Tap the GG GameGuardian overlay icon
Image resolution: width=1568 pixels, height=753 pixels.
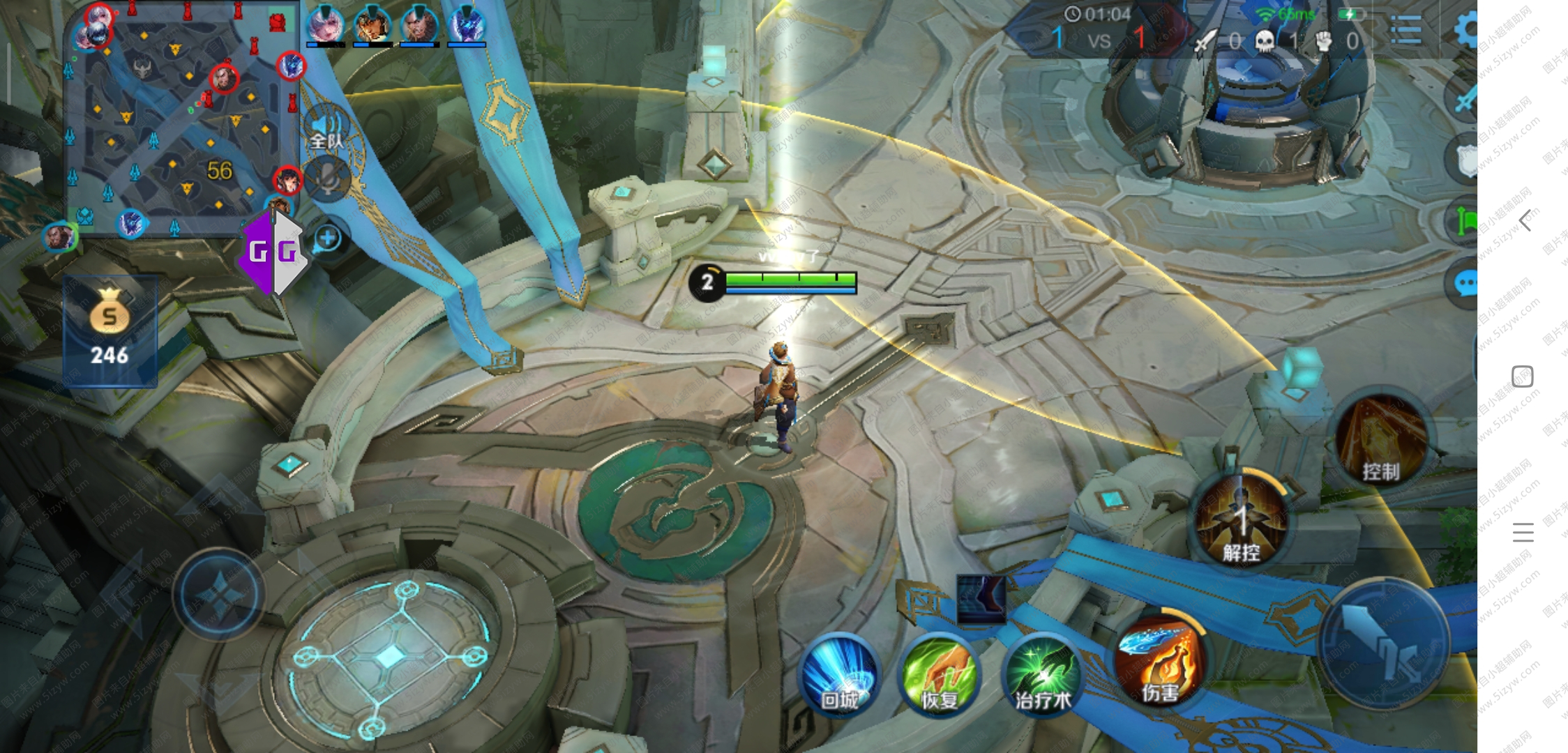click(273, 252)
